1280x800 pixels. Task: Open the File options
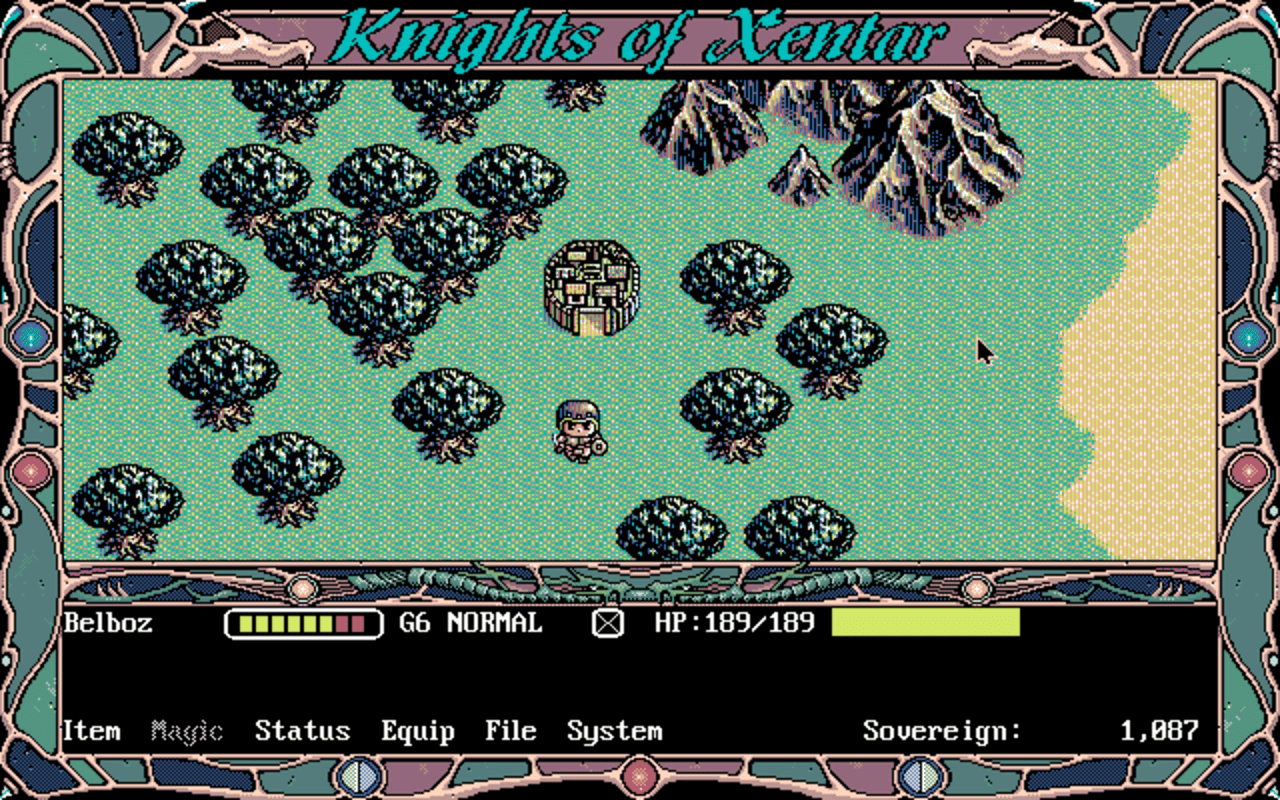[x=510, y=731]
